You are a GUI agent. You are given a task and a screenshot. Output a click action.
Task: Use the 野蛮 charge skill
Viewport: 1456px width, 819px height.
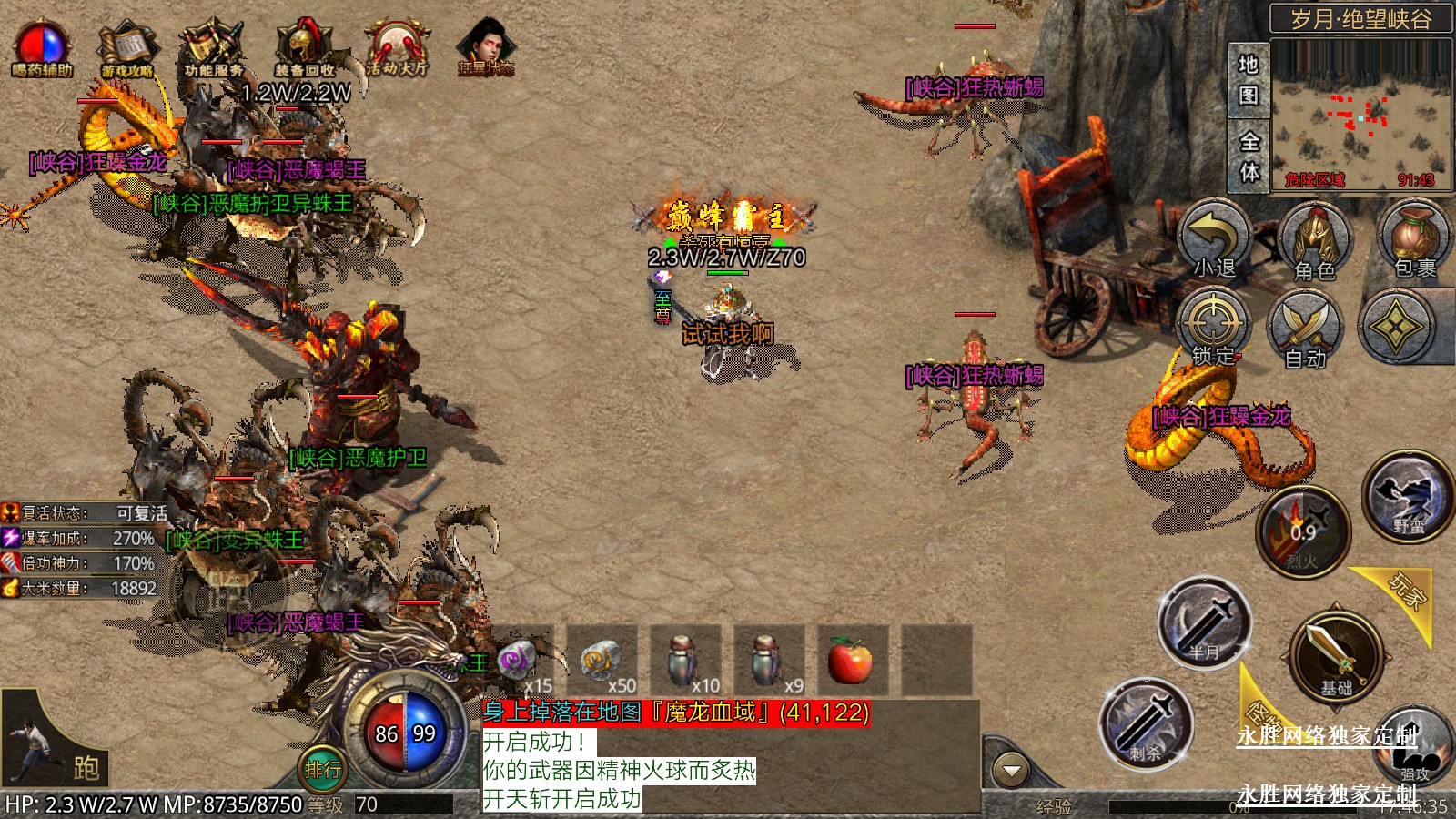tap(1407, 499)
